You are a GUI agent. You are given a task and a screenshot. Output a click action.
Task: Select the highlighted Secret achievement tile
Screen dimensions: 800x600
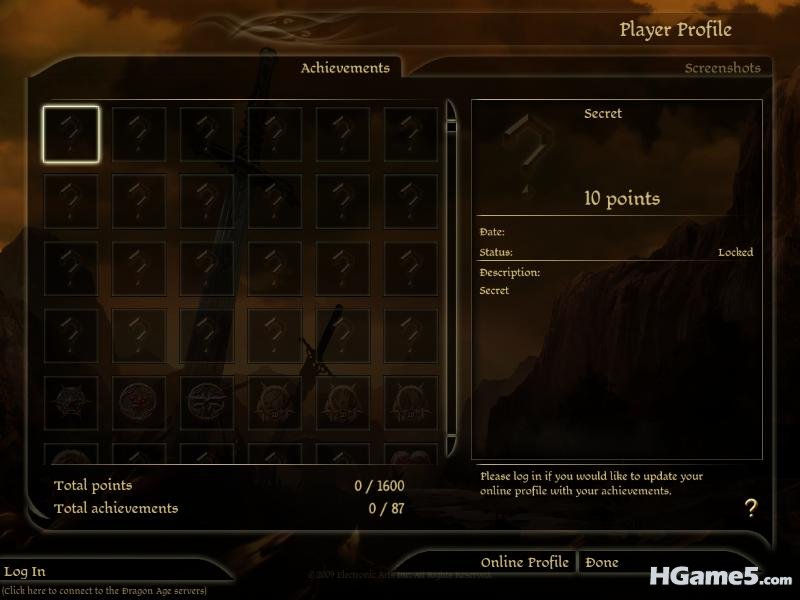(x=71, y=135)
